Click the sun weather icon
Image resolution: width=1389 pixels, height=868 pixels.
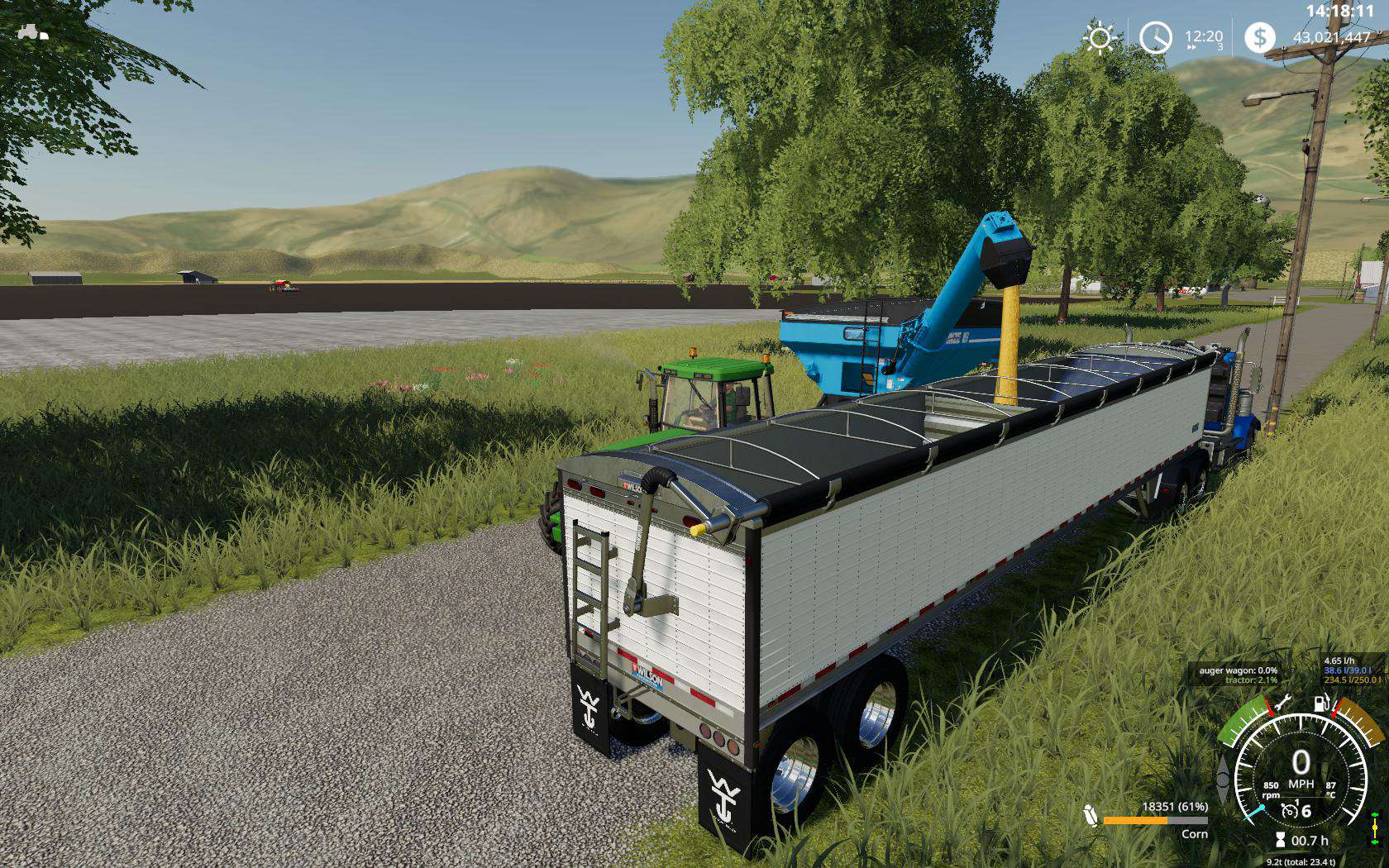click(1100, 38)
